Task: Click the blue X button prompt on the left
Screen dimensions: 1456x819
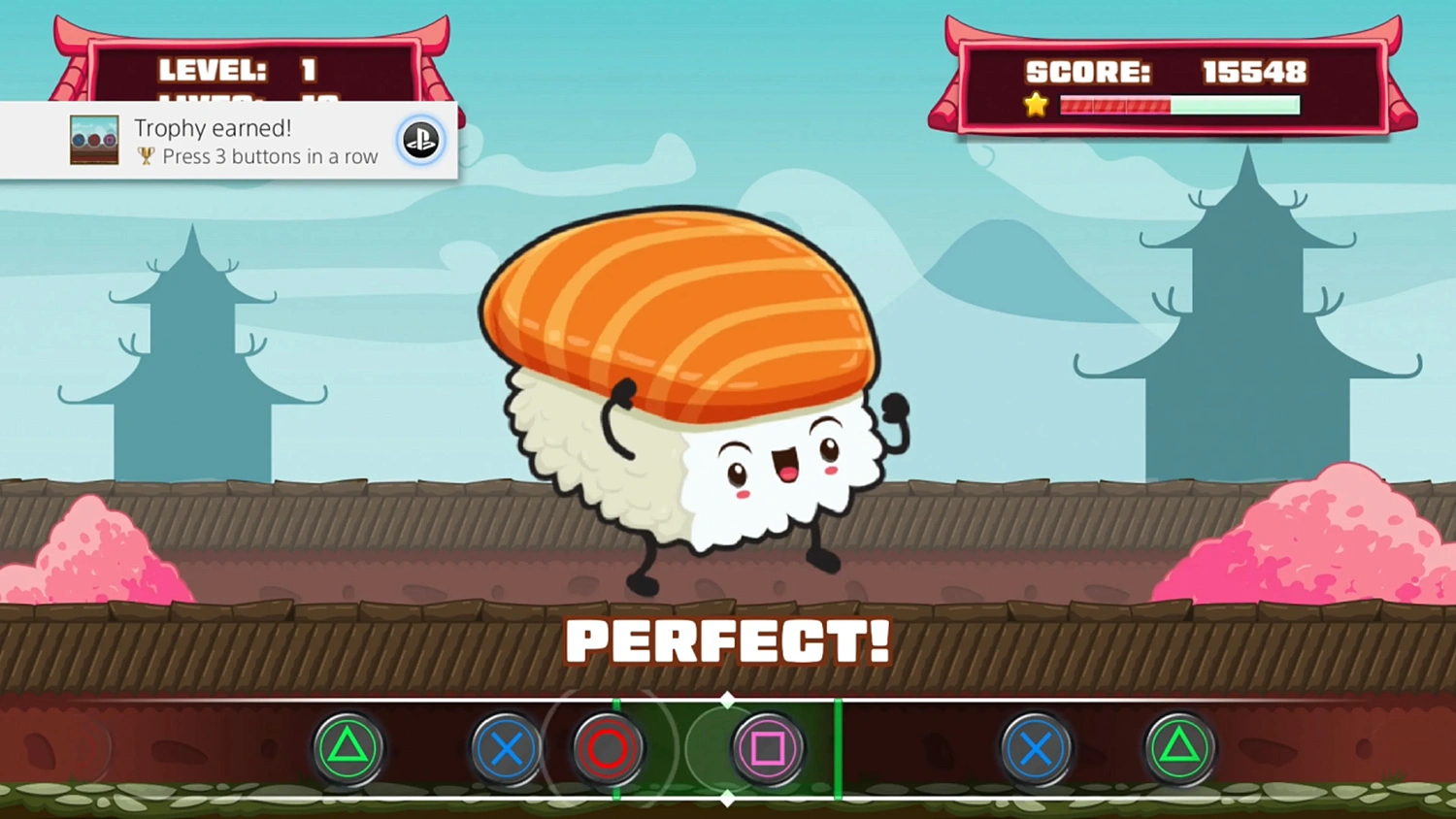Action: pyautogui.click(x=506, y=748)
